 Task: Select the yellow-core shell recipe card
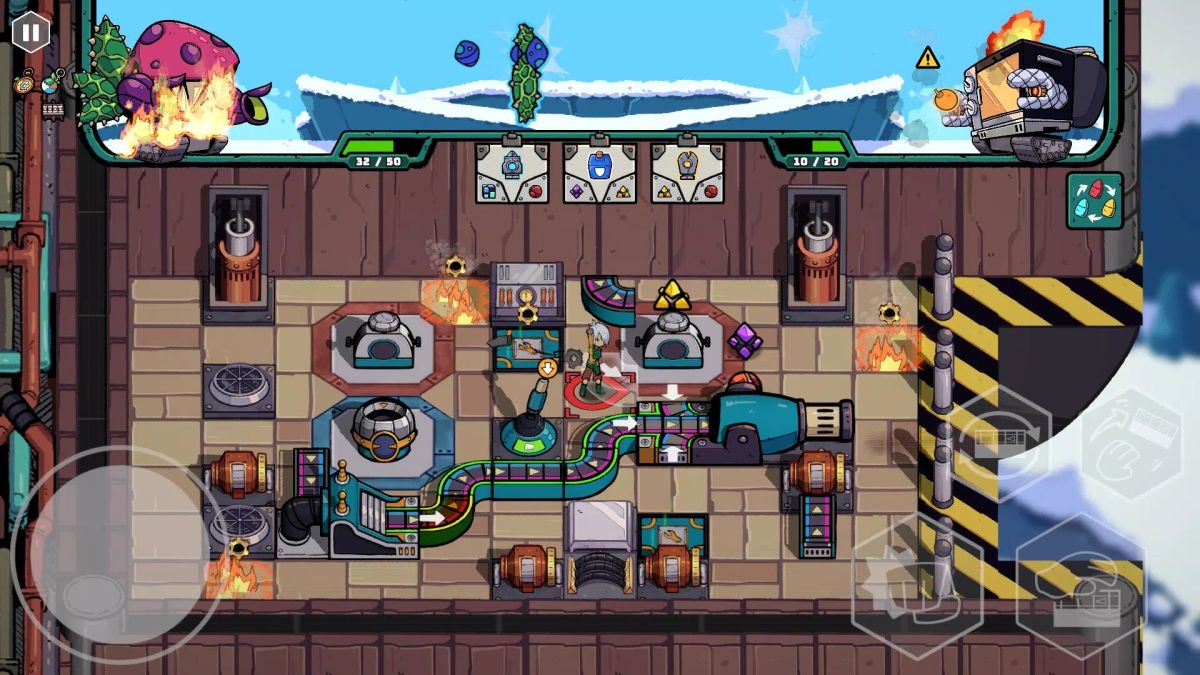click(687, 172)
